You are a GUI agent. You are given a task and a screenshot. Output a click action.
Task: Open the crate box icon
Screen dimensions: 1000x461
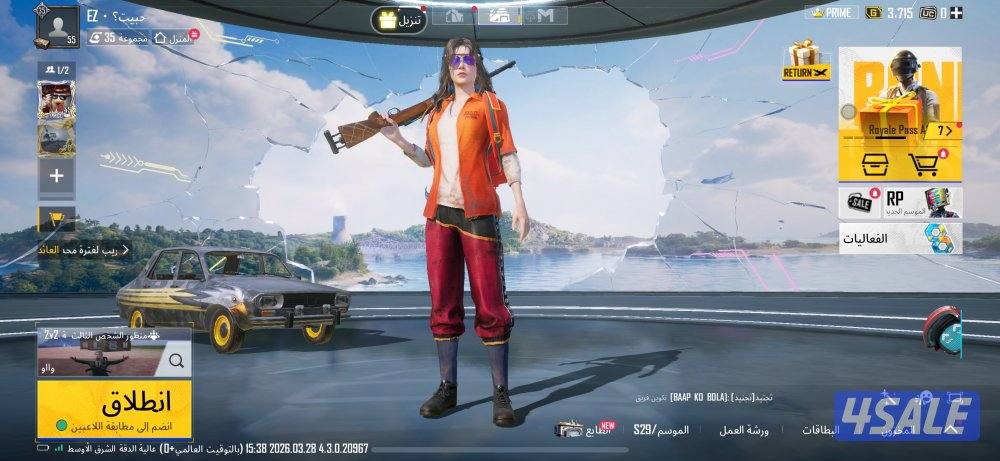click(x=869, y=164)
